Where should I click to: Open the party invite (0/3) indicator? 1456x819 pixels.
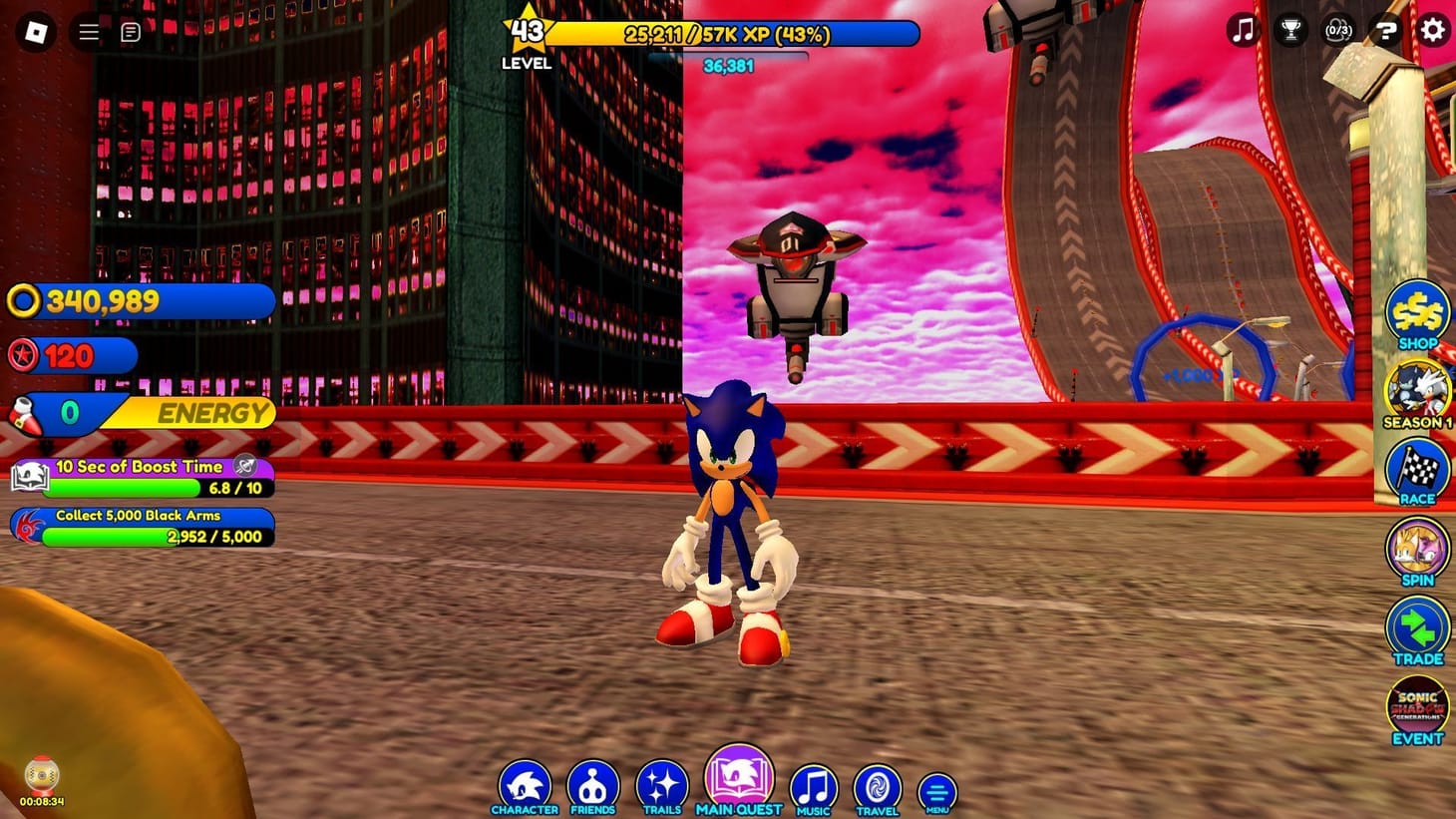pos(1338,31)
